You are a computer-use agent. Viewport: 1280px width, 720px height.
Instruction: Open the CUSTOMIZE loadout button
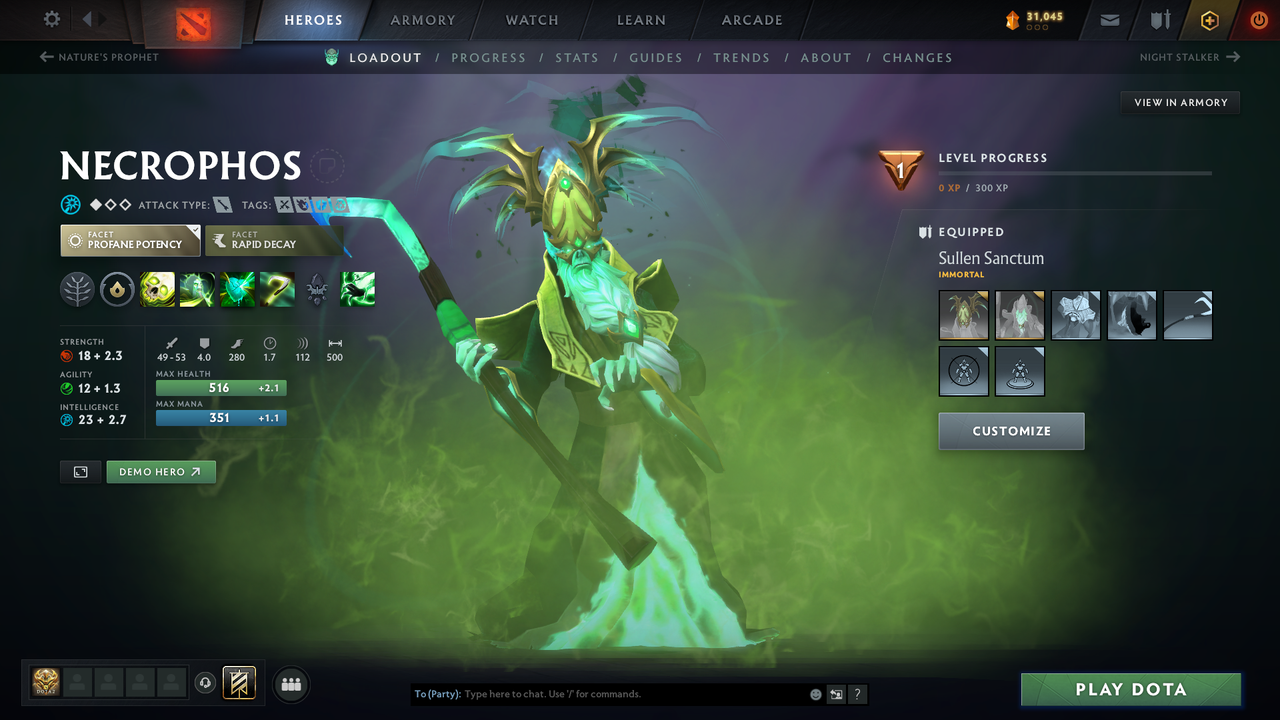point(1011,430)
